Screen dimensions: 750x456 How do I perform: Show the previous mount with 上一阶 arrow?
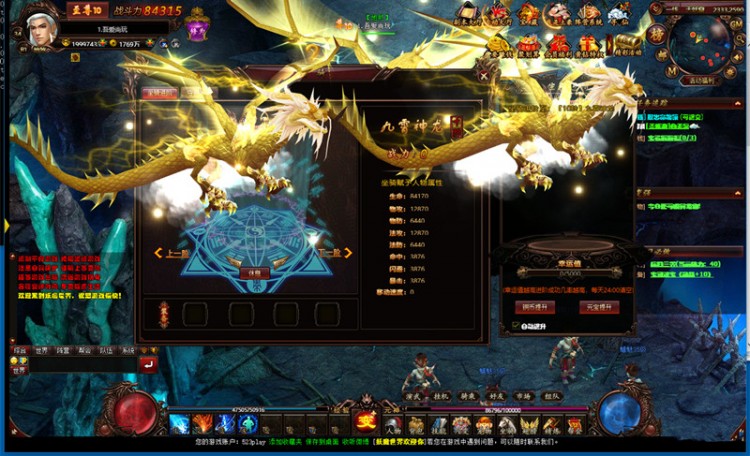pos(168,254)
